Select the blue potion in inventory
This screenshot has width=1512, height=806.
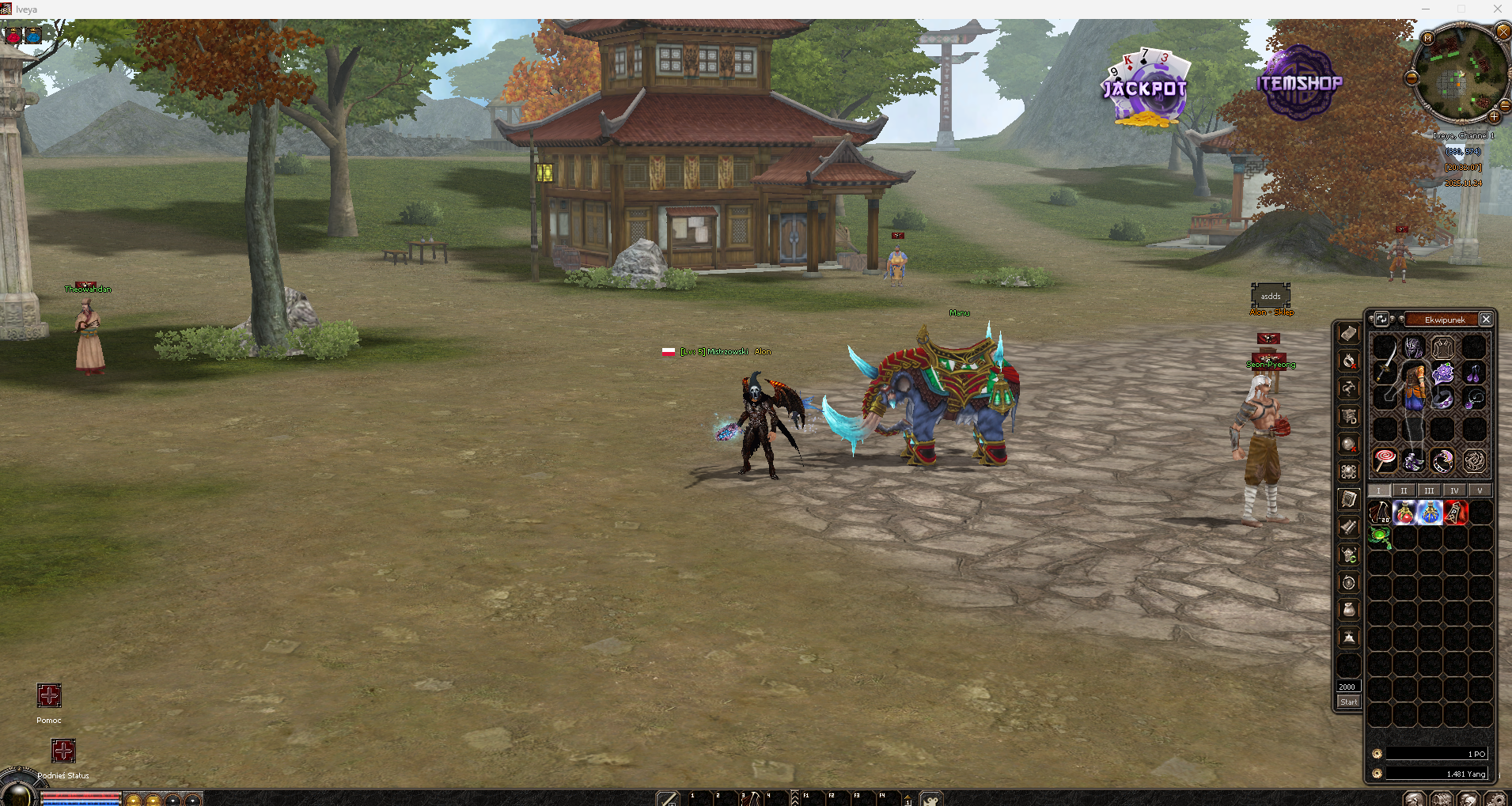tap(1430, 513)
